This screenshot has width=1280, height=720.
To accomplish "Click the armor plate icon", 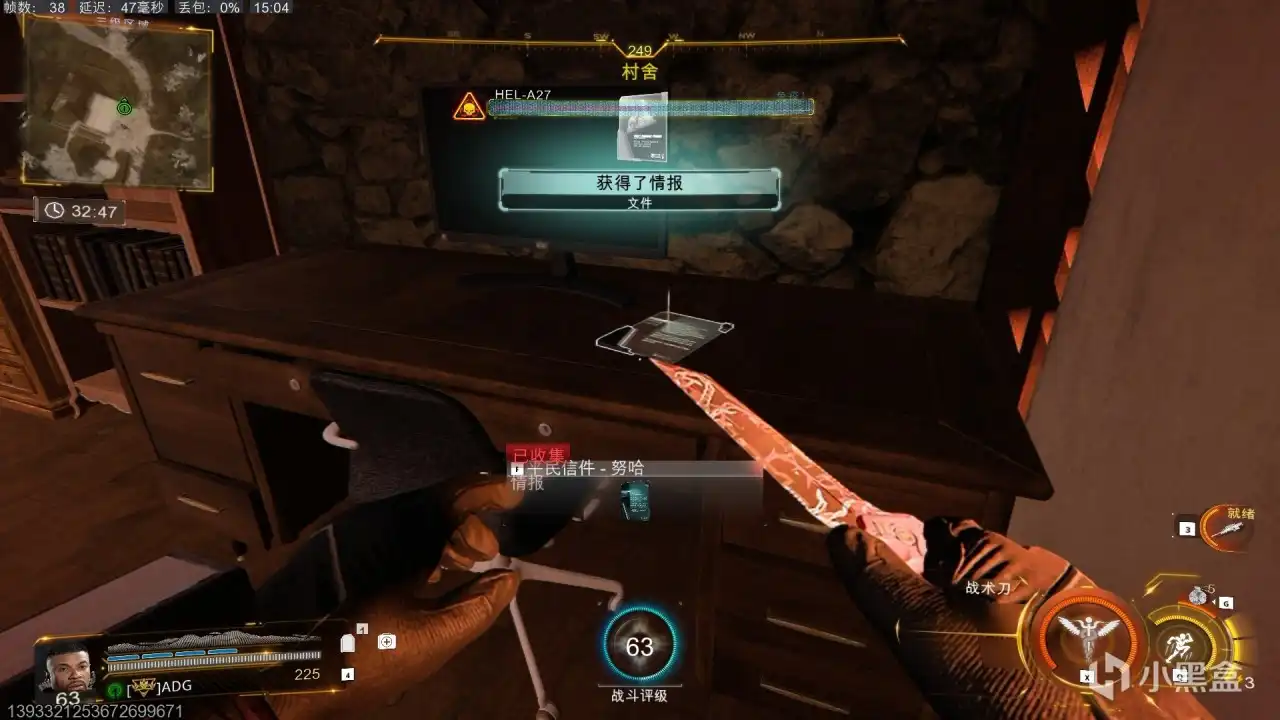I will [348, 644].
